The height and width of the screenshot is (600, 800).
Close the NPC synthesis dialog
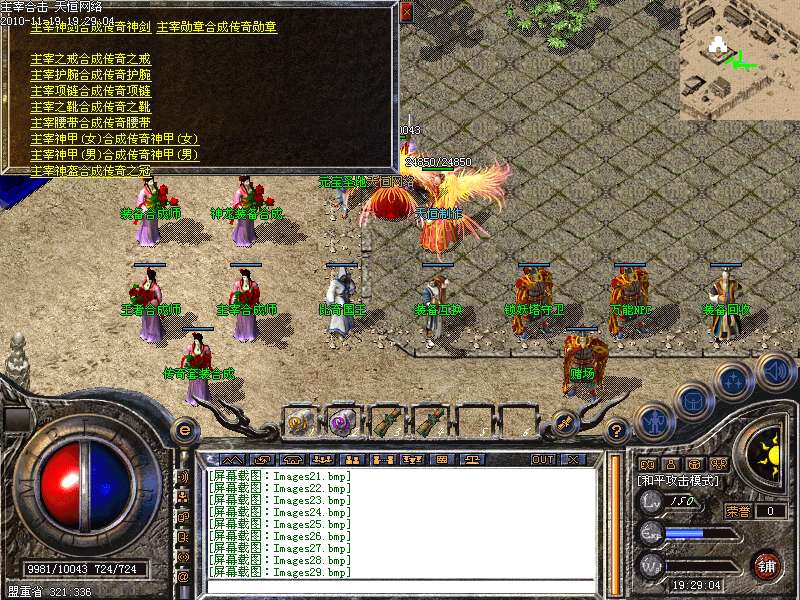[406, 13]
